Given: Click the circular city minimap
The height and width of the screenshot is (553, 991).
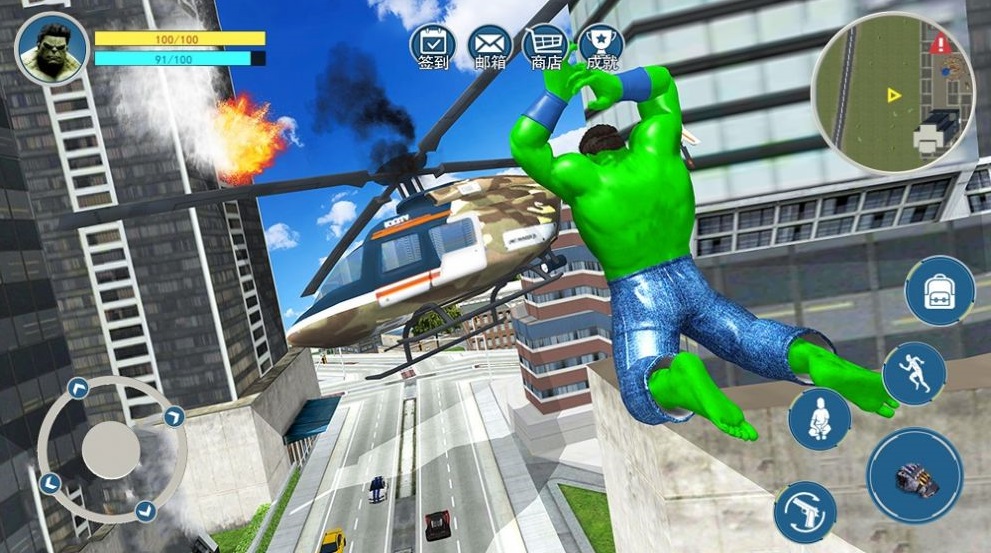Looking at the screenshot, I should pos(892,93).
